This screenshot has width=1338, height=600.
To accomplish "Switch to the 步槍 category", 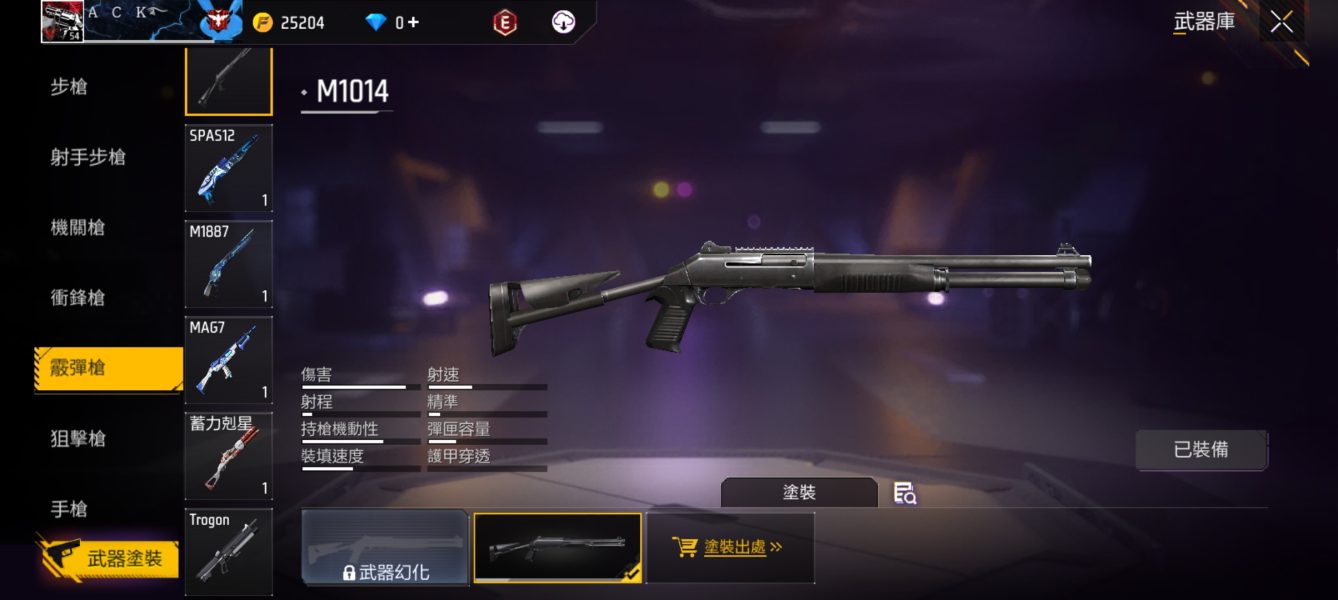I will (69, 87).
